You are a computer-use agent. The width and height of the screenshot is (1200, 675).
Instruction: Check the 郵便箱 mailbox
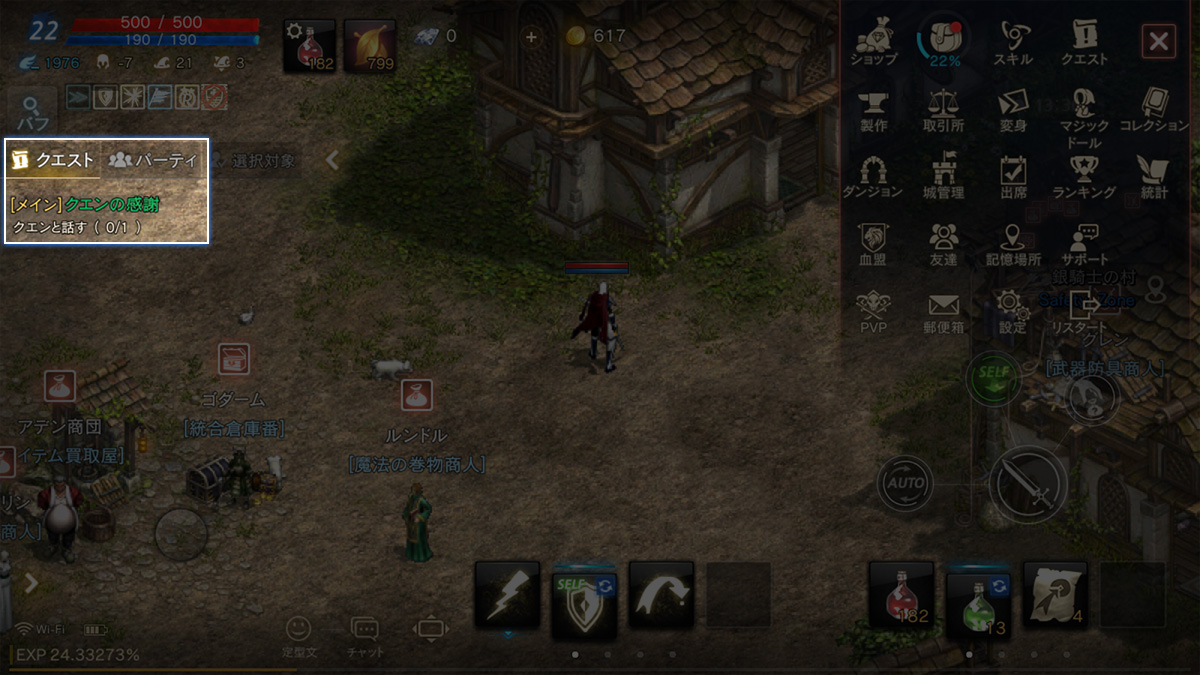[943, 311]
